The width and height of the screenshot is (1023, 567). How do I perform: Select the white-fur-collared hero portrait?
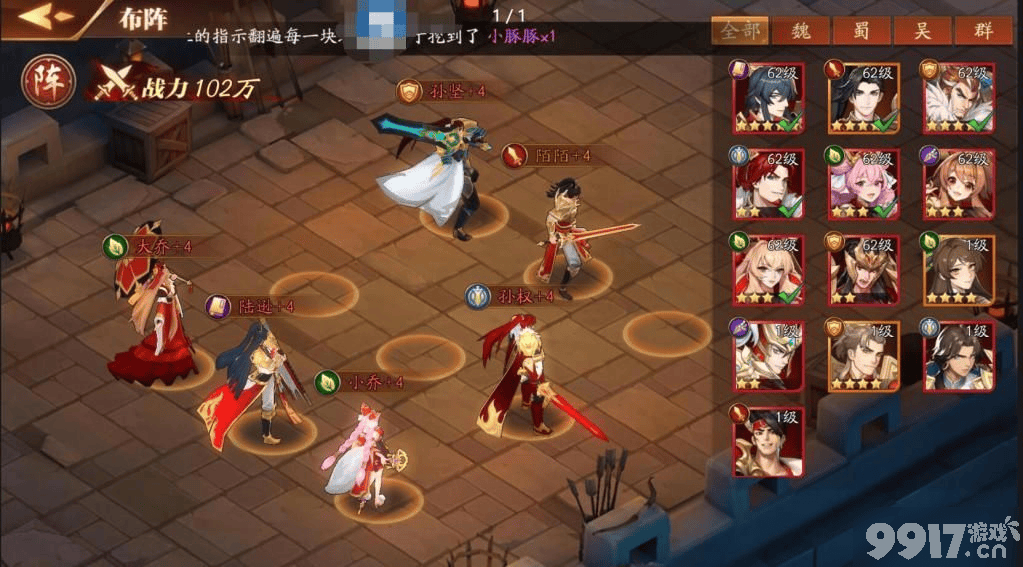[x=957, y=98]
